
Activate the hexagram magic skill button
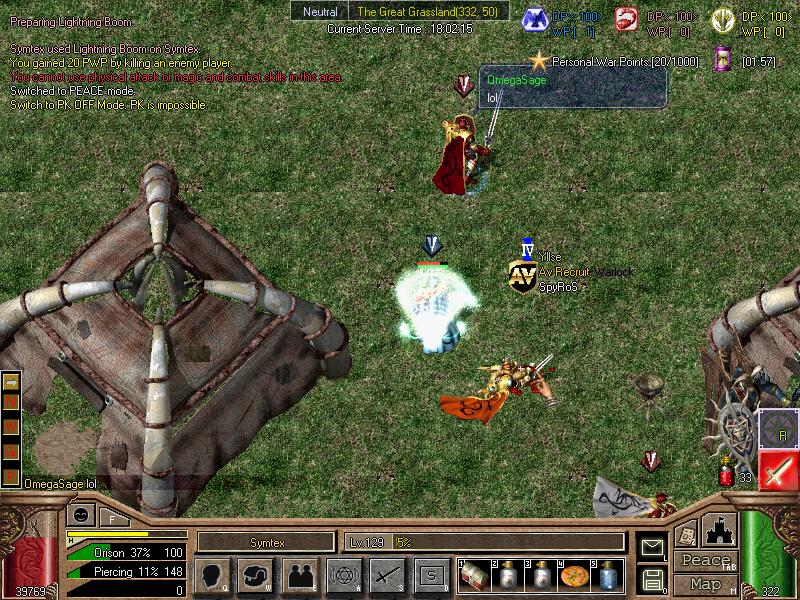[343, 575]
